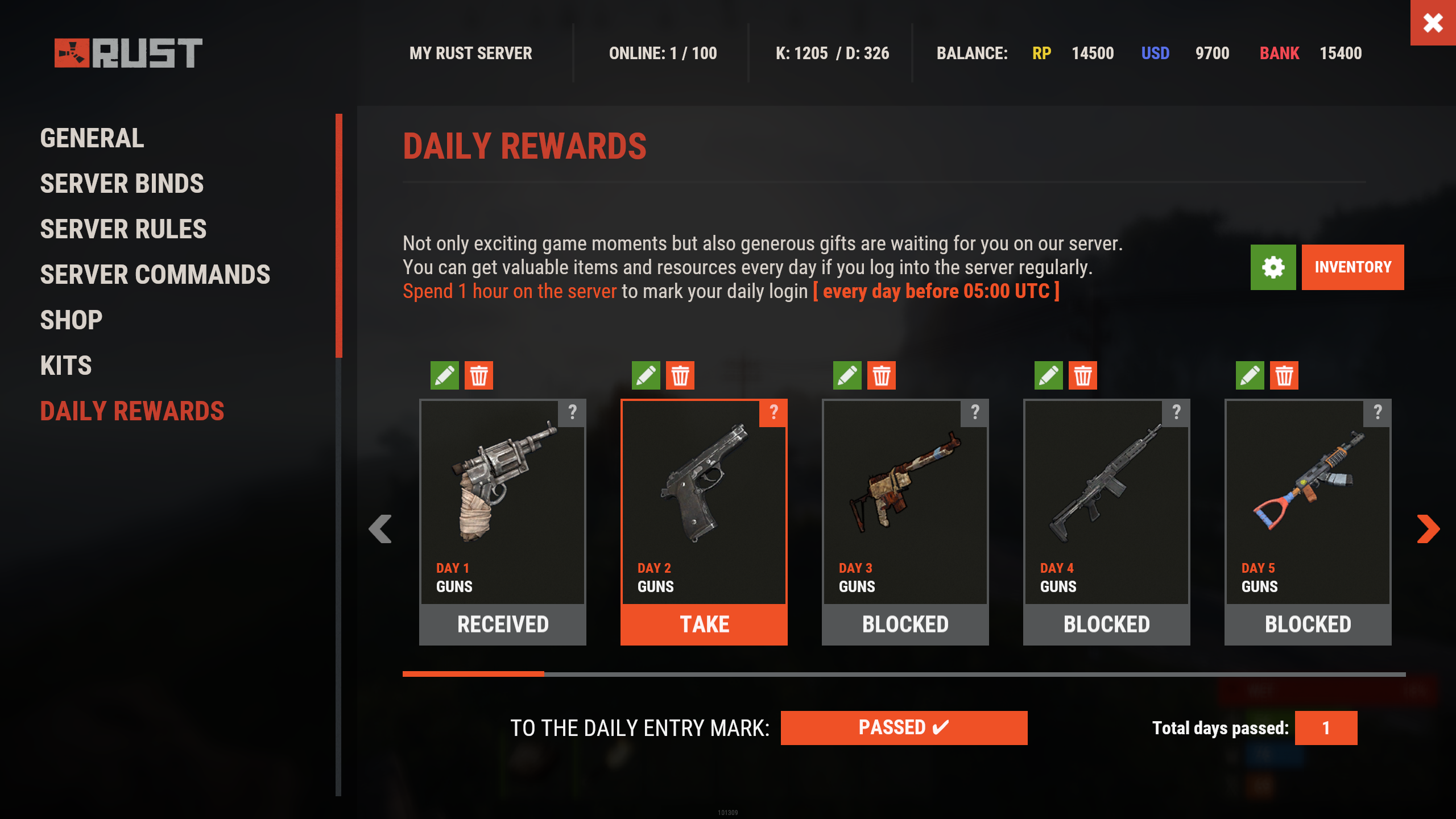Viewport: 1456px width, 819px height.
Task: Open the SHOP section in the sidebar
Action: tap(71, 320)
